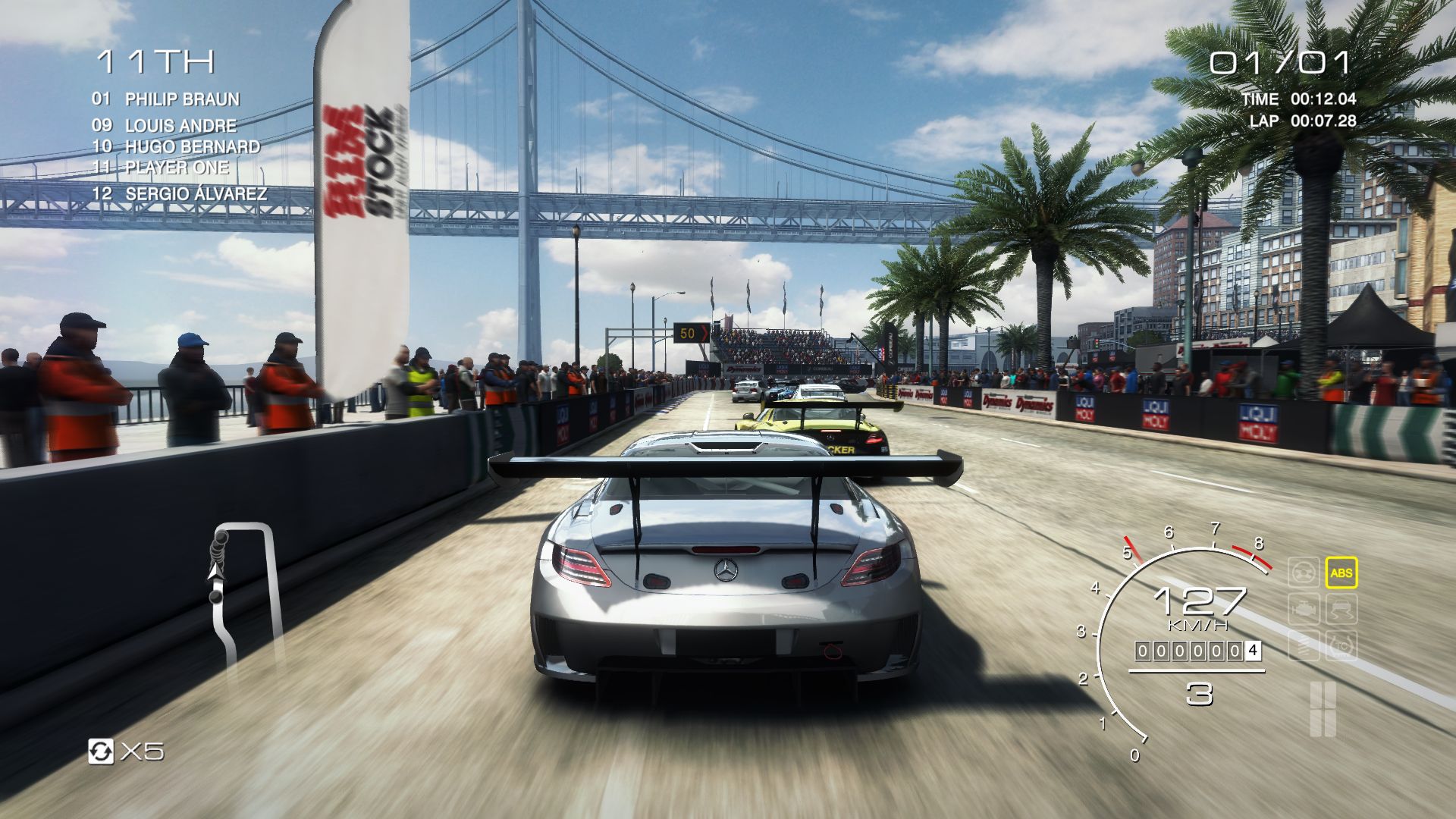
Task: Click the engine damage indicator icon
Action: pos(1304,610)
